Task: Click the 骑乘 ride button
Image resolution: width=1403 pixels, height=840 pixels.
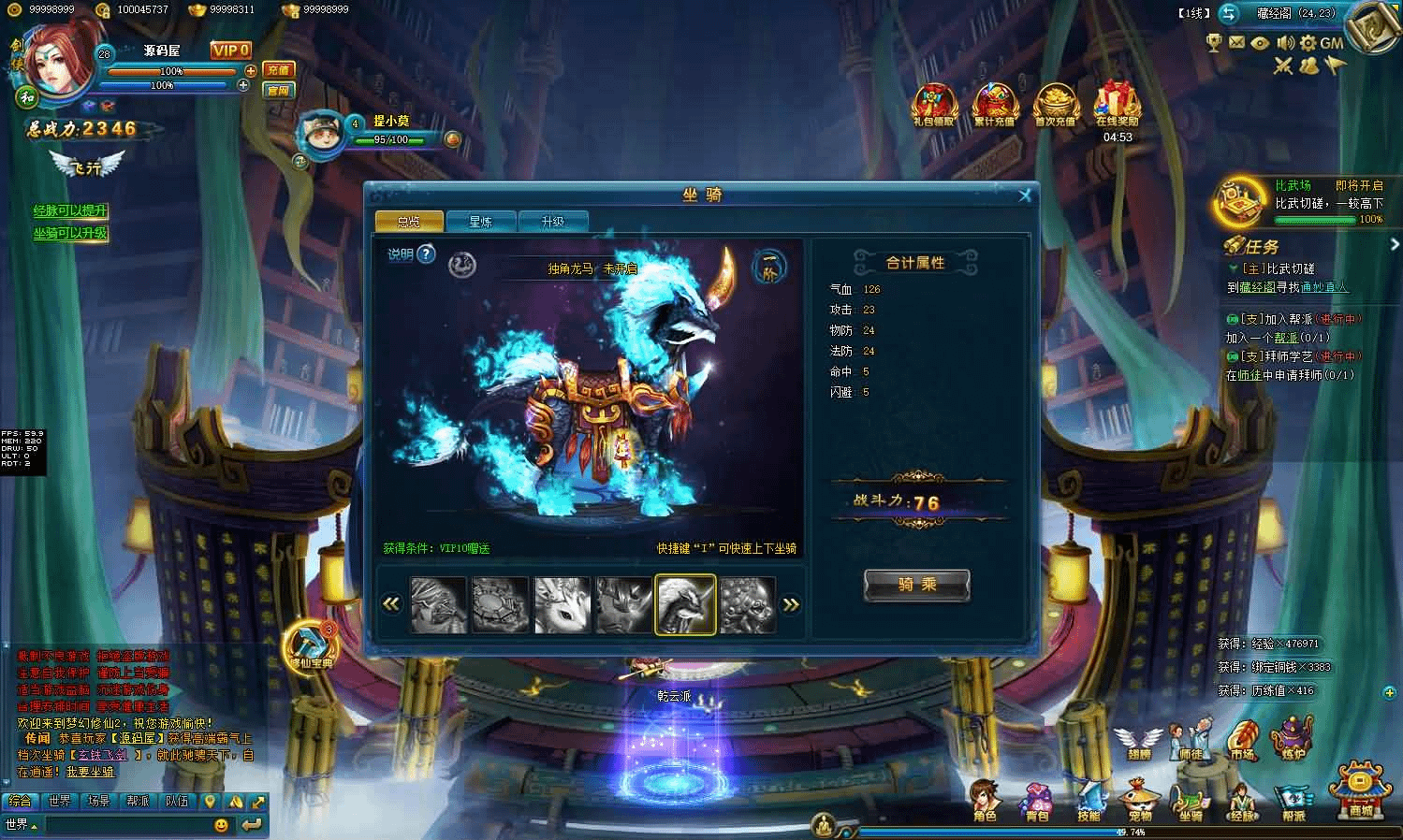Action: (916, 585)
